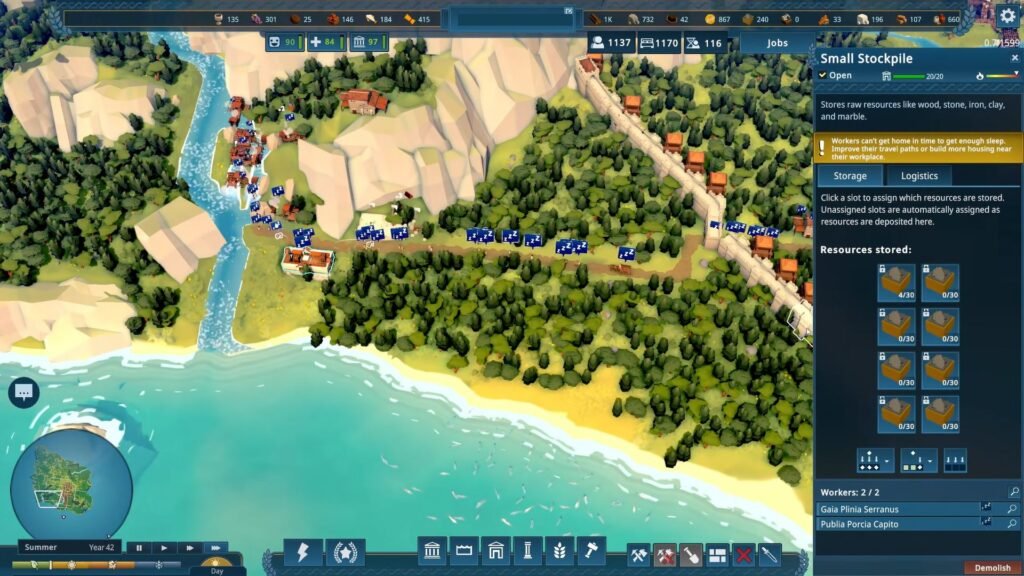Locate worker Gaia Plinia Serranus with magnifier
1024x576 pixels.
(1014, 509)
